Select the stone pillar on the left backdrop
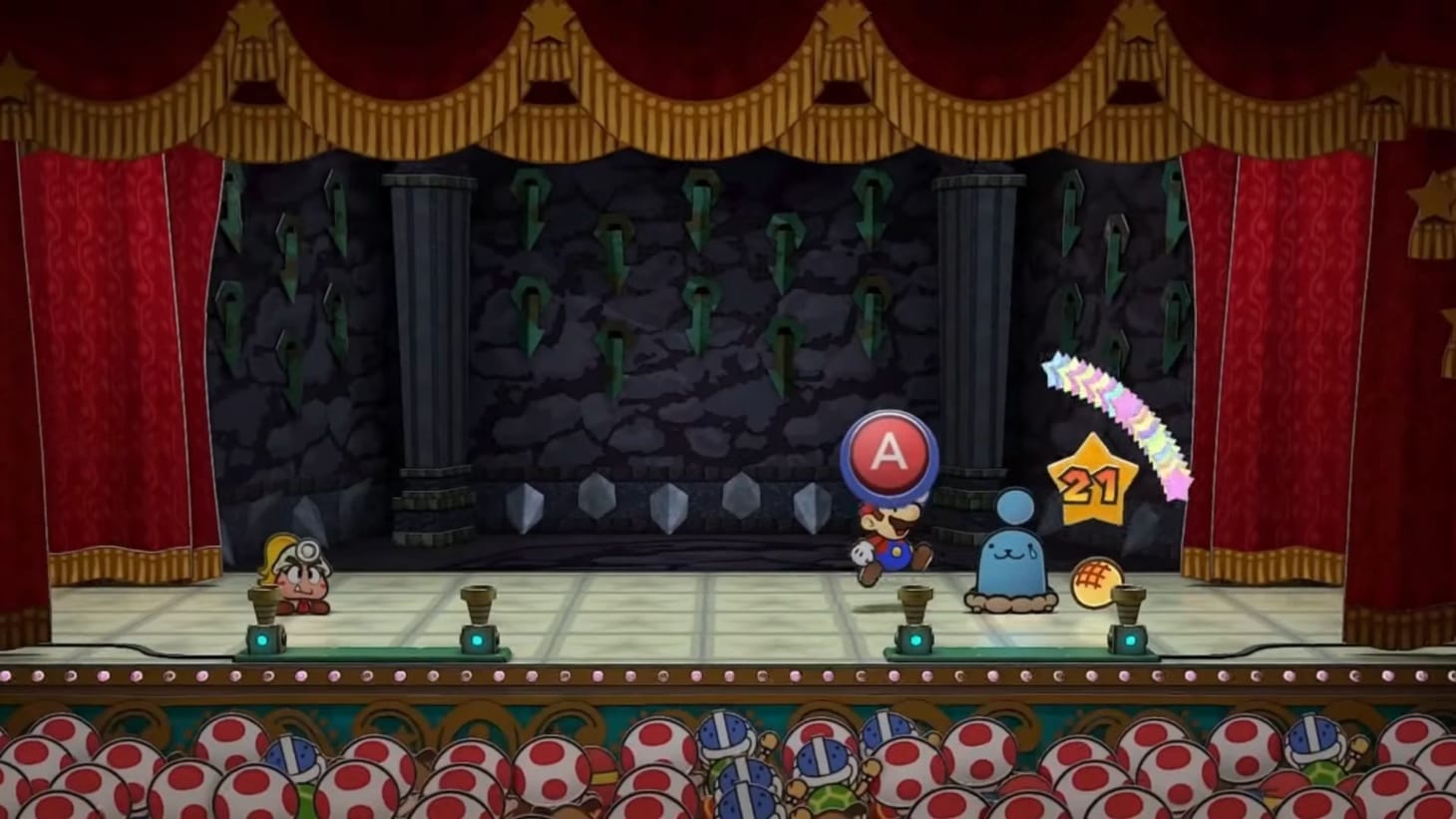This screenshot has height=819, width=1456. pyautogui.click(x=424, y=329)
